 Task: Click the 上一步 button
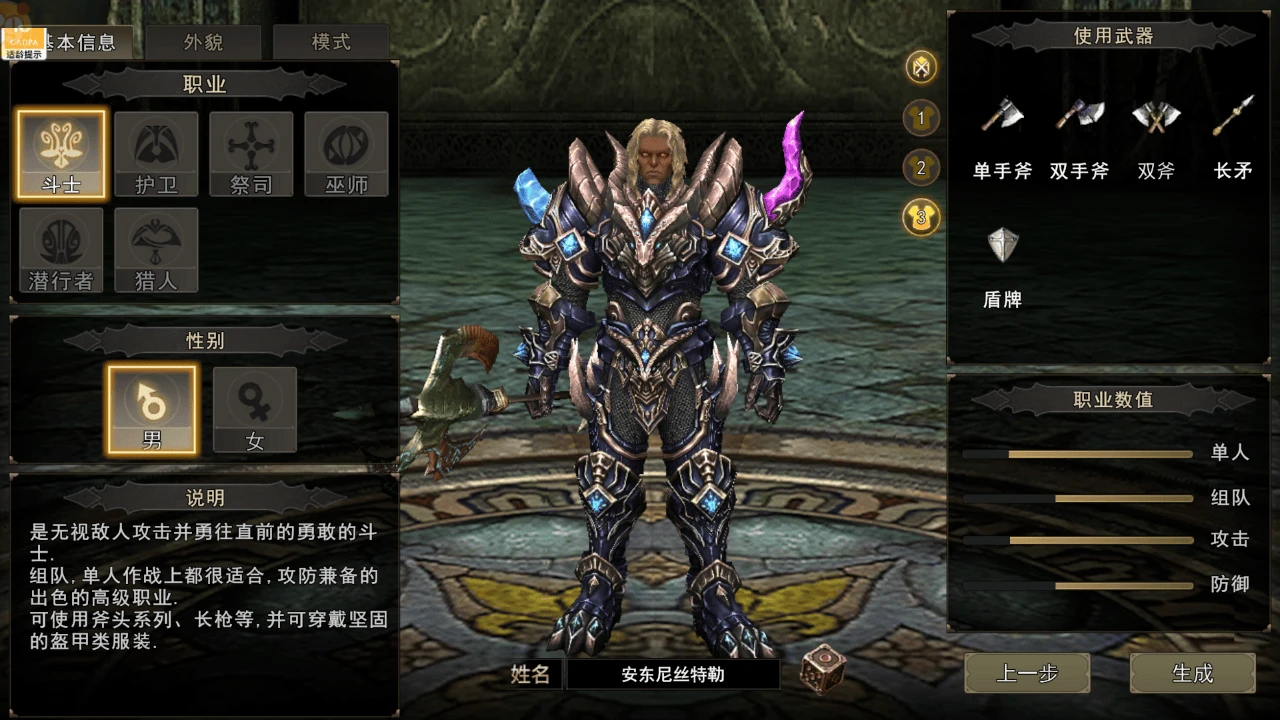coord(1026,673)
